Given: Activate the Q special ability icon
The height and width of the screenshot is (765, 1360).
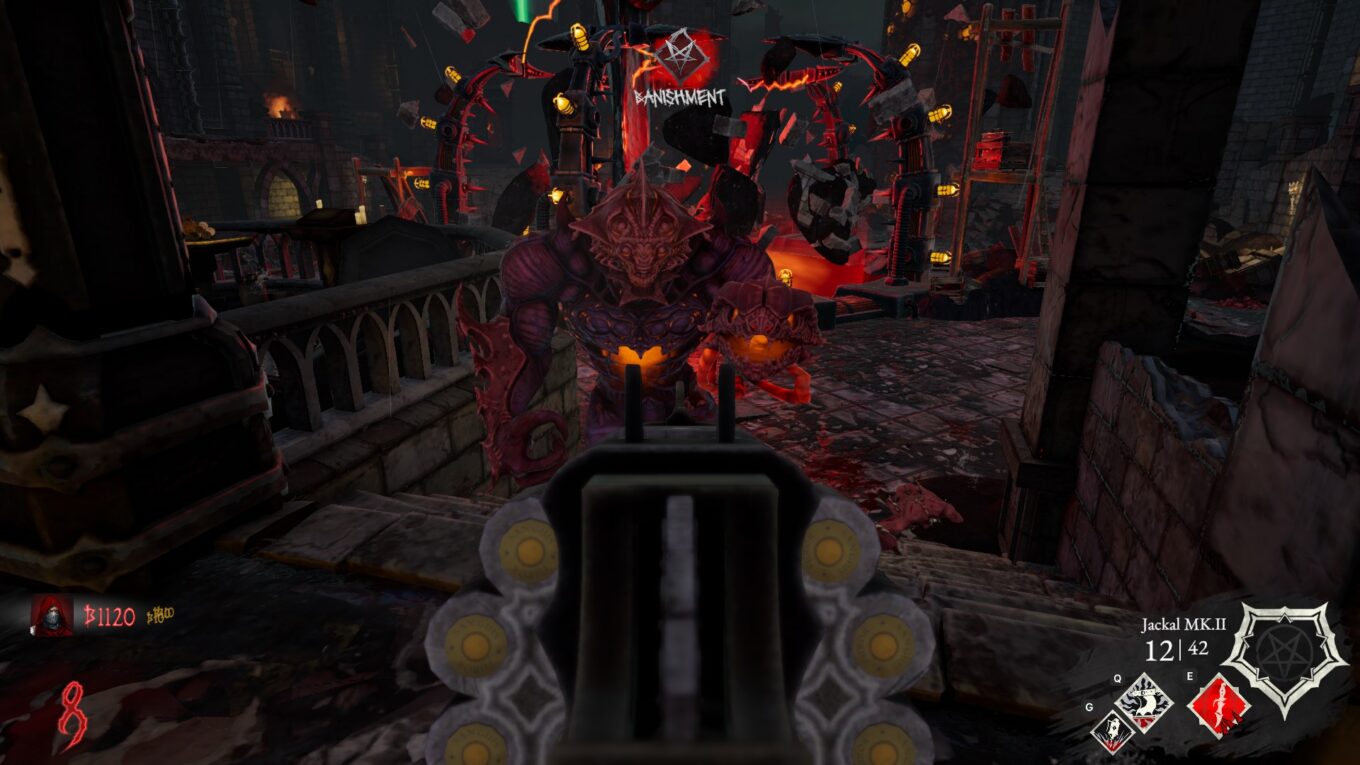Looking at the screenshot, I should [x=1143, y=703].
